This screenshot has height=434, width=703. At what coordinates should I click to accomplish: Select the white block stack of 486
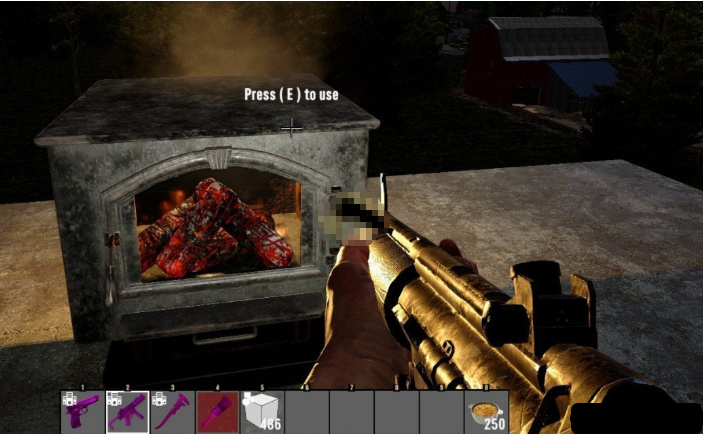point(262,411)
